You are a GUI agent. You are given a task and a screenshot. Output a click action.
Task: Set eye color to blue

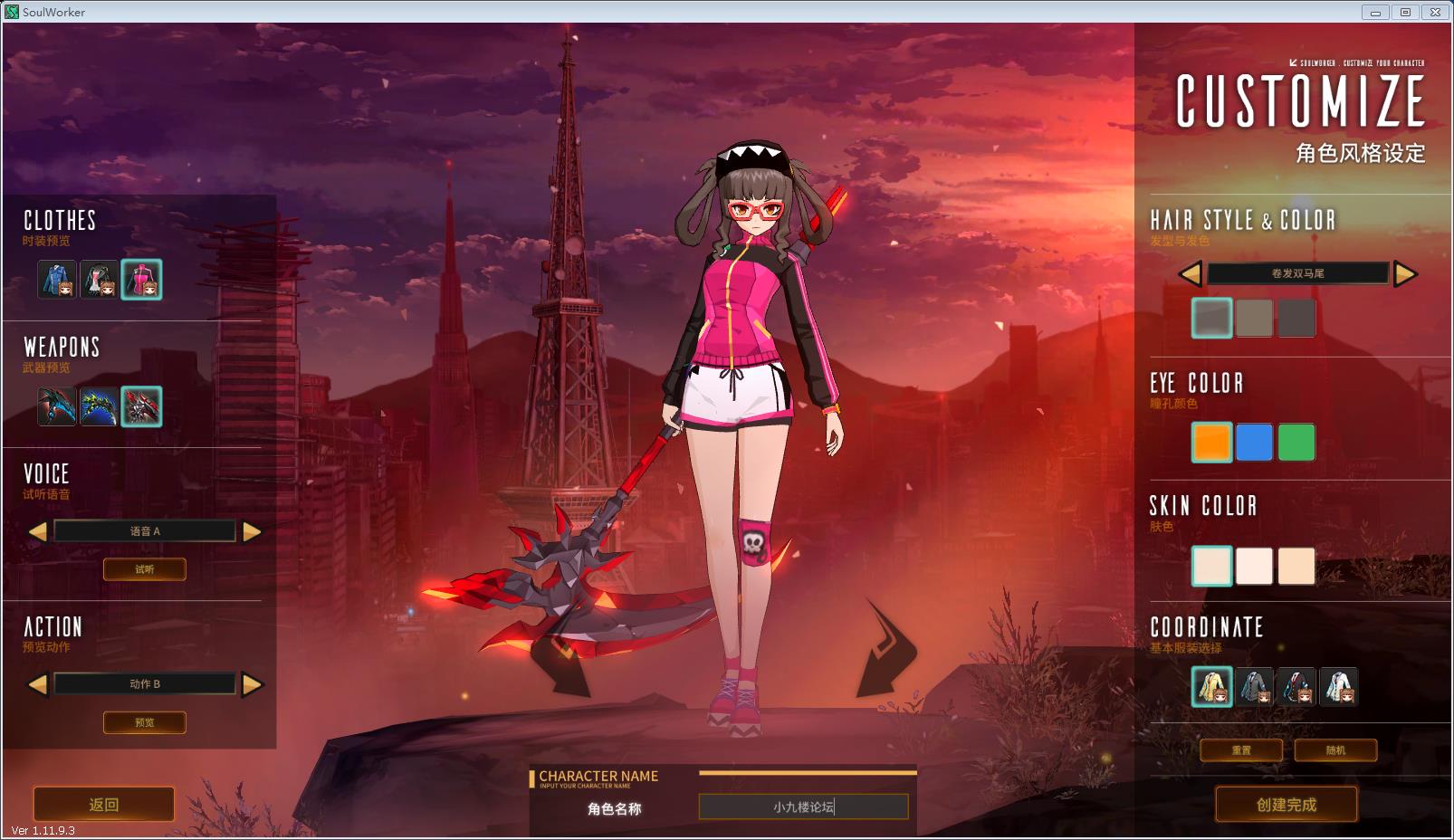pyautogui.click(x=1254, y=443)
